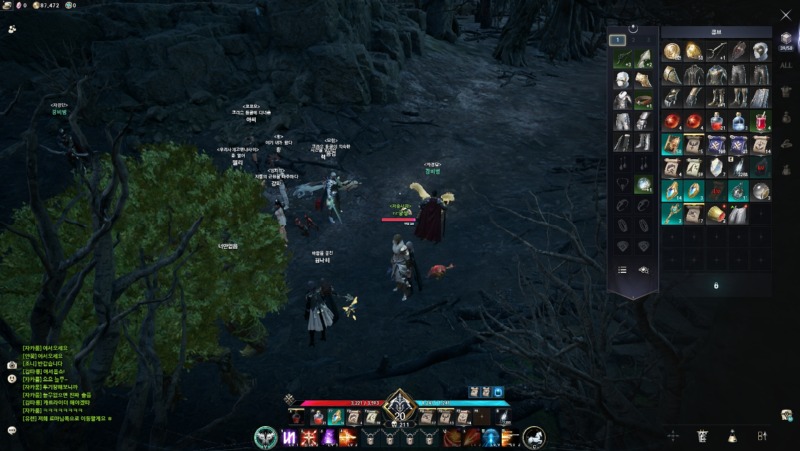This screenshot has height=451, width=800.
Task: Click the flask icon in the inventory footer
Action: [733, 436]
